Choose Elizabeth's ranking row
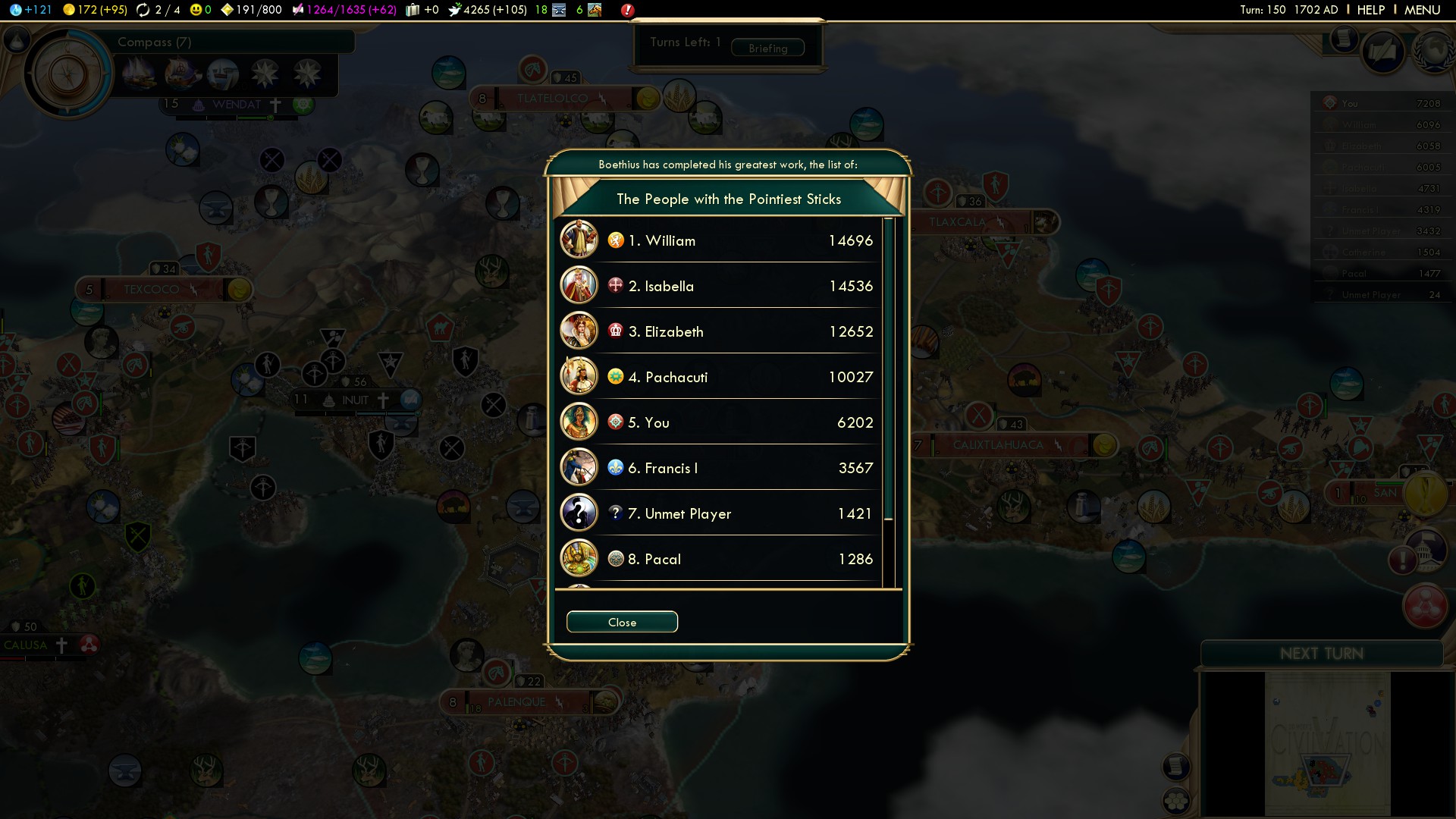This screenshot has height=819, width=1456. tap(720, 331)
